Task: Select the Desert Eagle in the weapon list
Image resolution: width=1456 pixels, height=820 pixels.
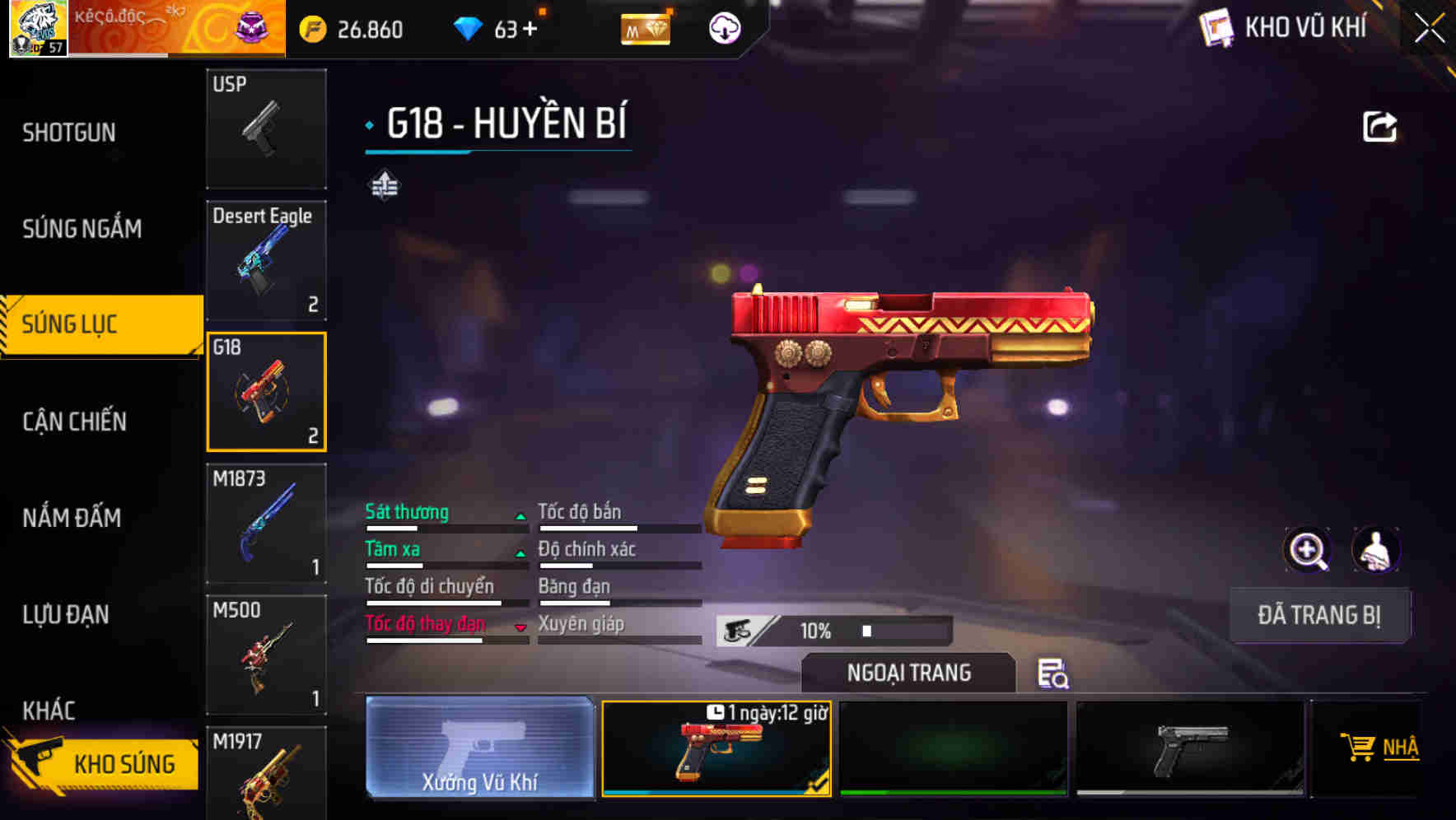Action: click(x=265, y=260)
